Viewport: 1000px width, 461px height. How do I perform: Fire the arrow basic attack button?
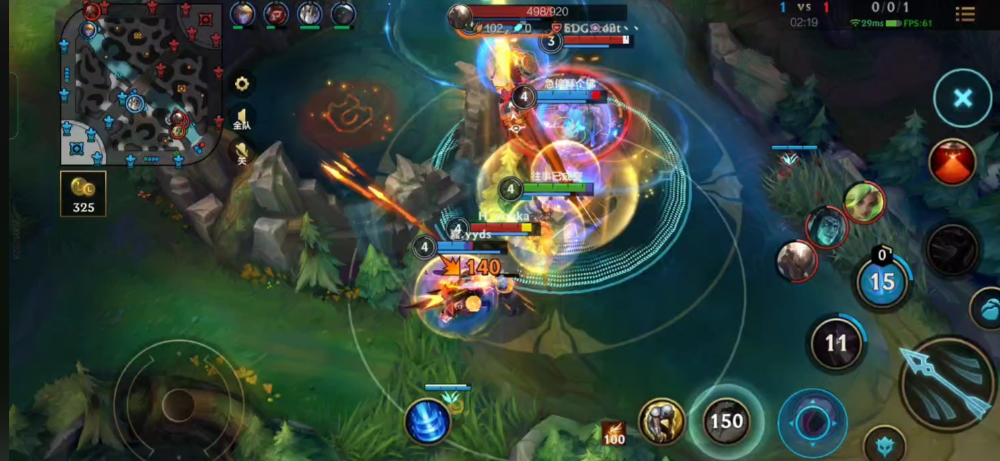click(x=946, y=384)
